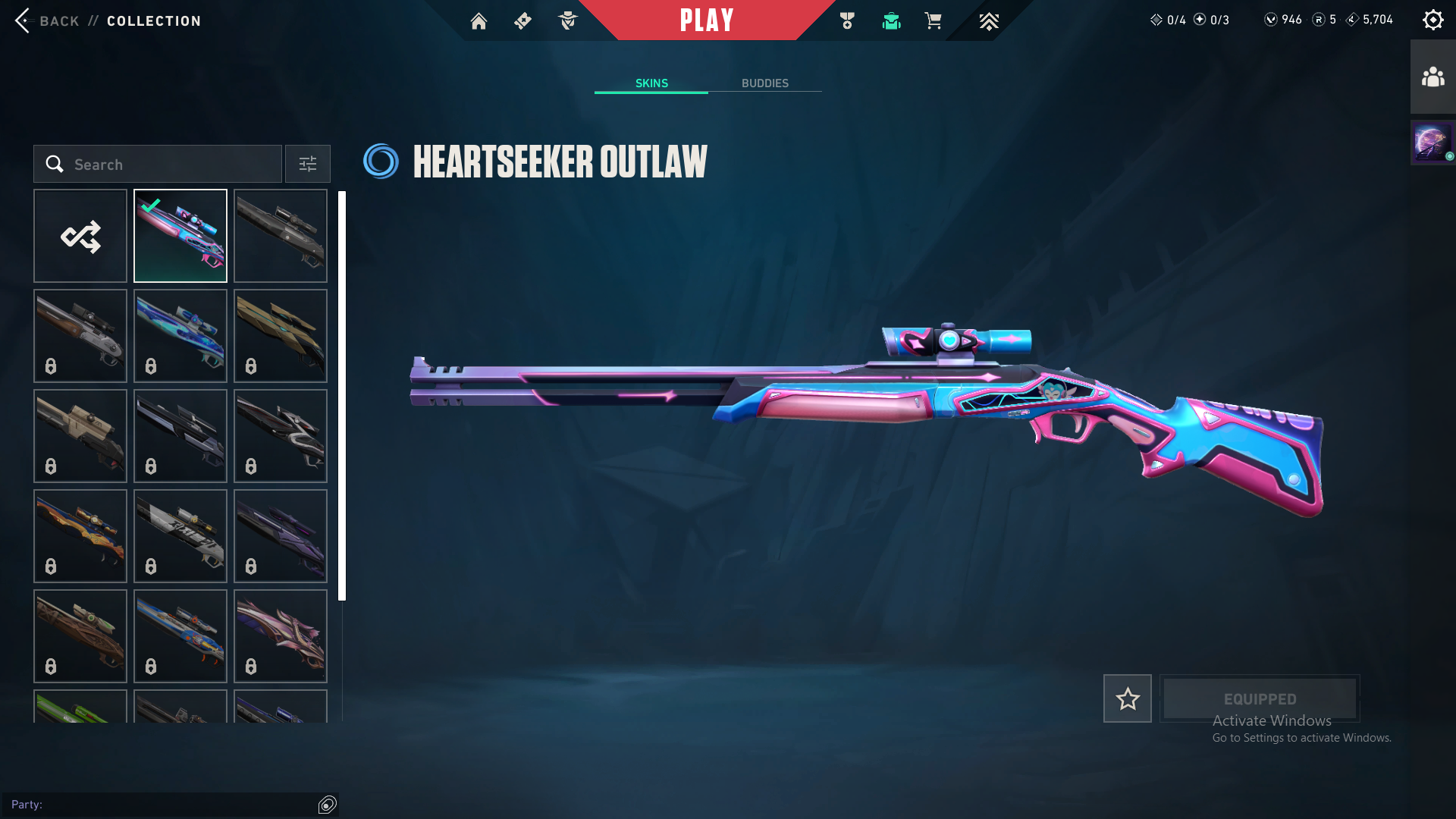1456x819 pixels.
Task: Click the skin list scrollbar
Action: point(342,394)
